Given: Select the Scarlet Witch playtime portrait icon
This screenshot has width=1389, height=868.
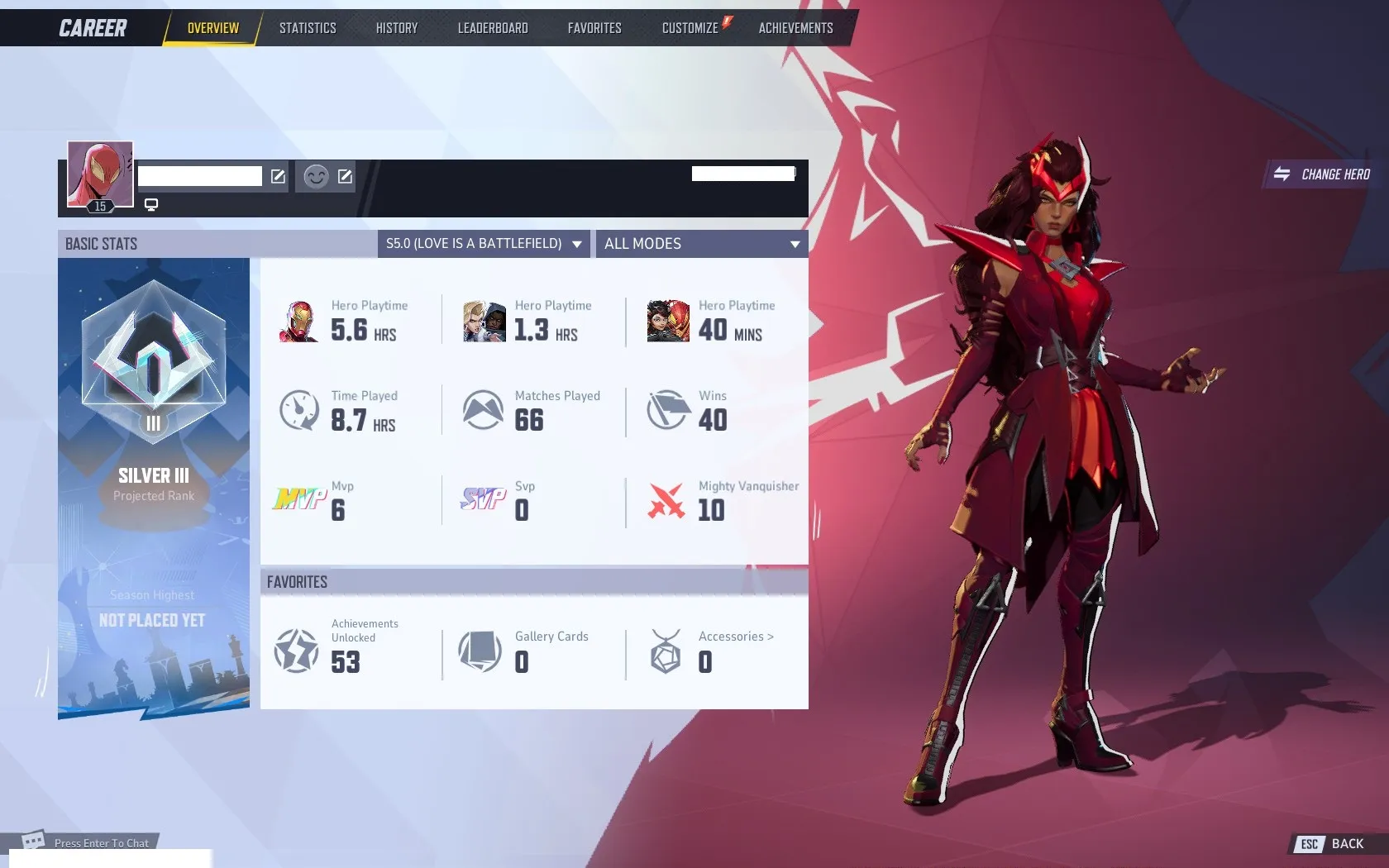Looking at the screenshot, I should (668, 321).
